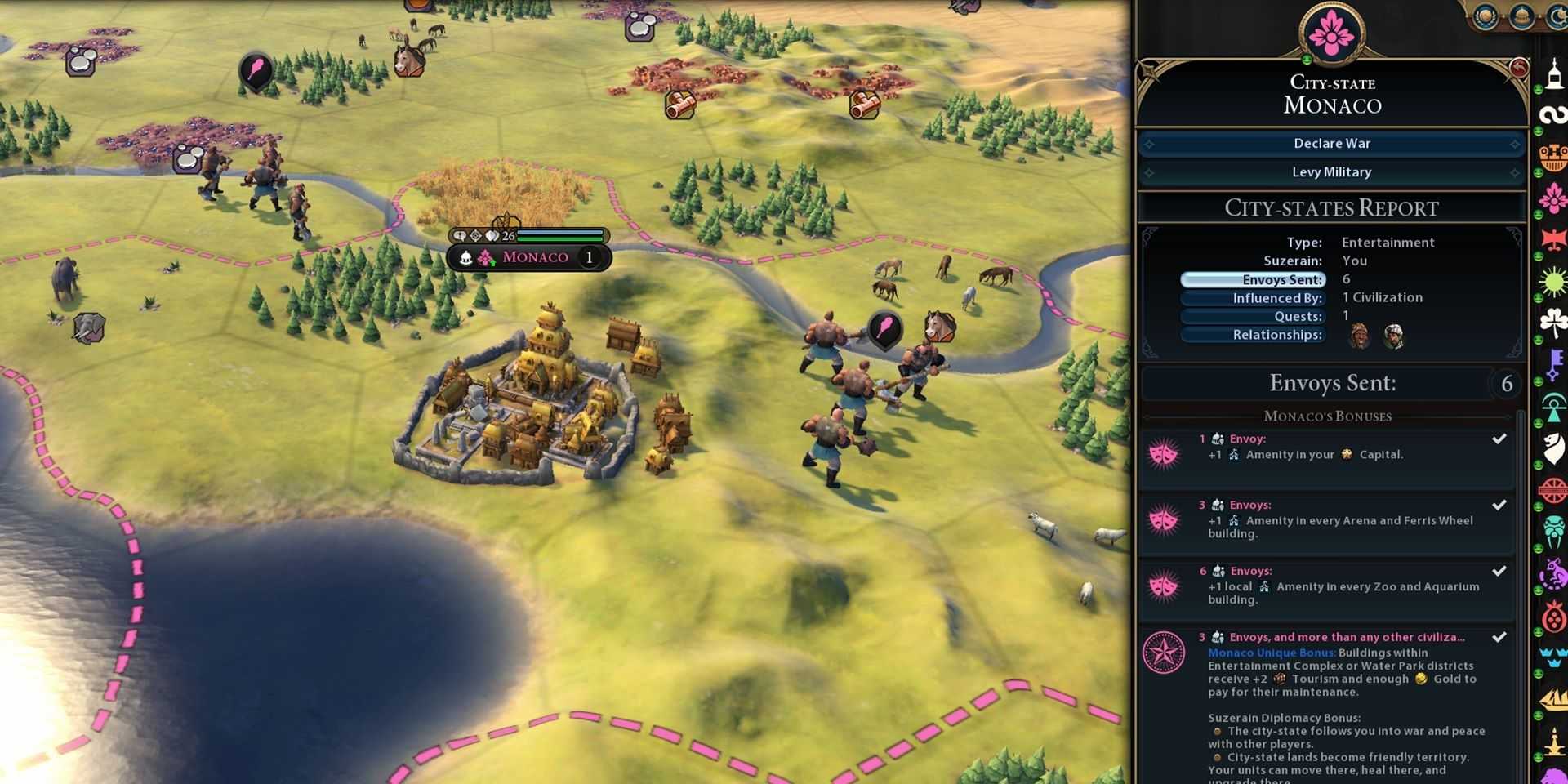Select the teal walrus city-state icon
The image size is (1568, 784).
[1552, 531]
